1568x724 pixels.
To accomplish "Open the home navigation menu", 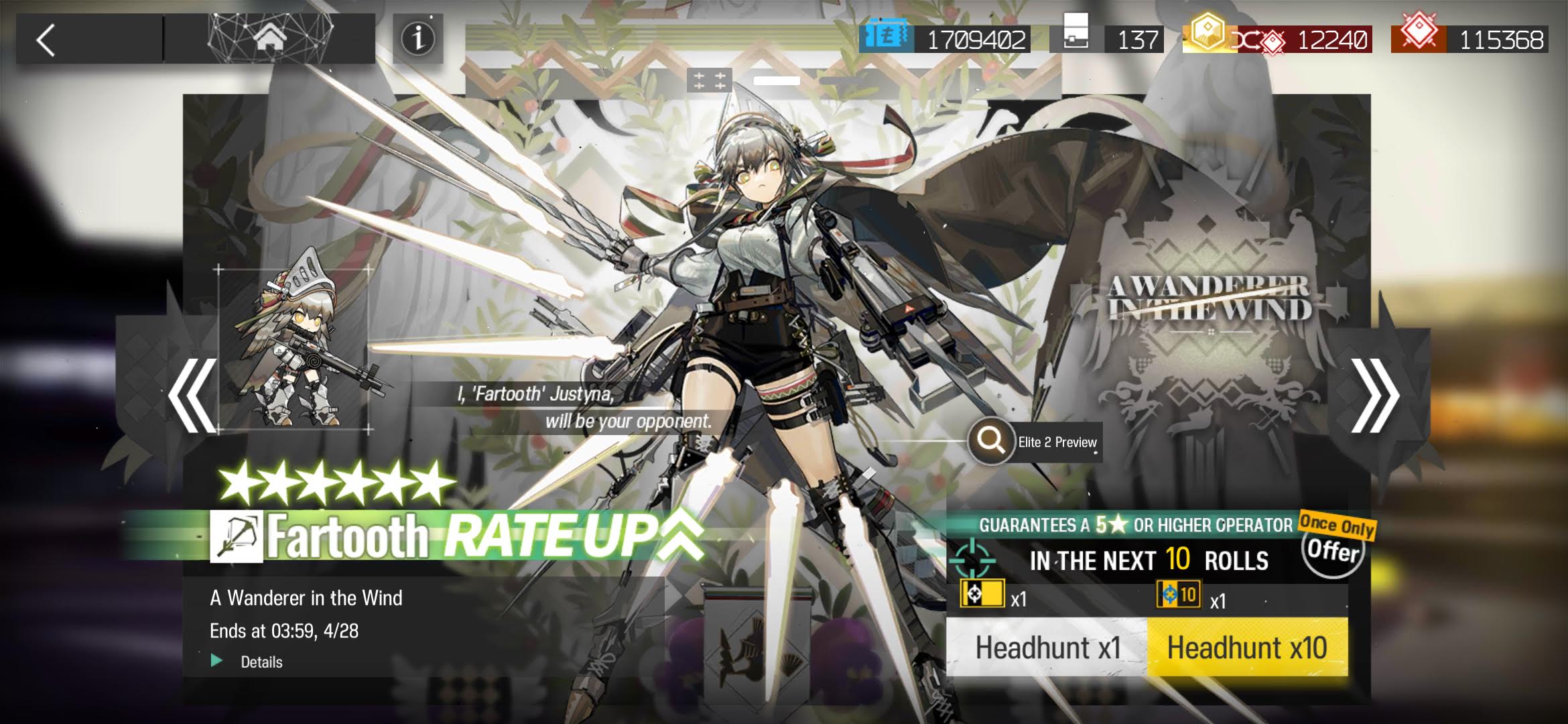I will (269, 39).
